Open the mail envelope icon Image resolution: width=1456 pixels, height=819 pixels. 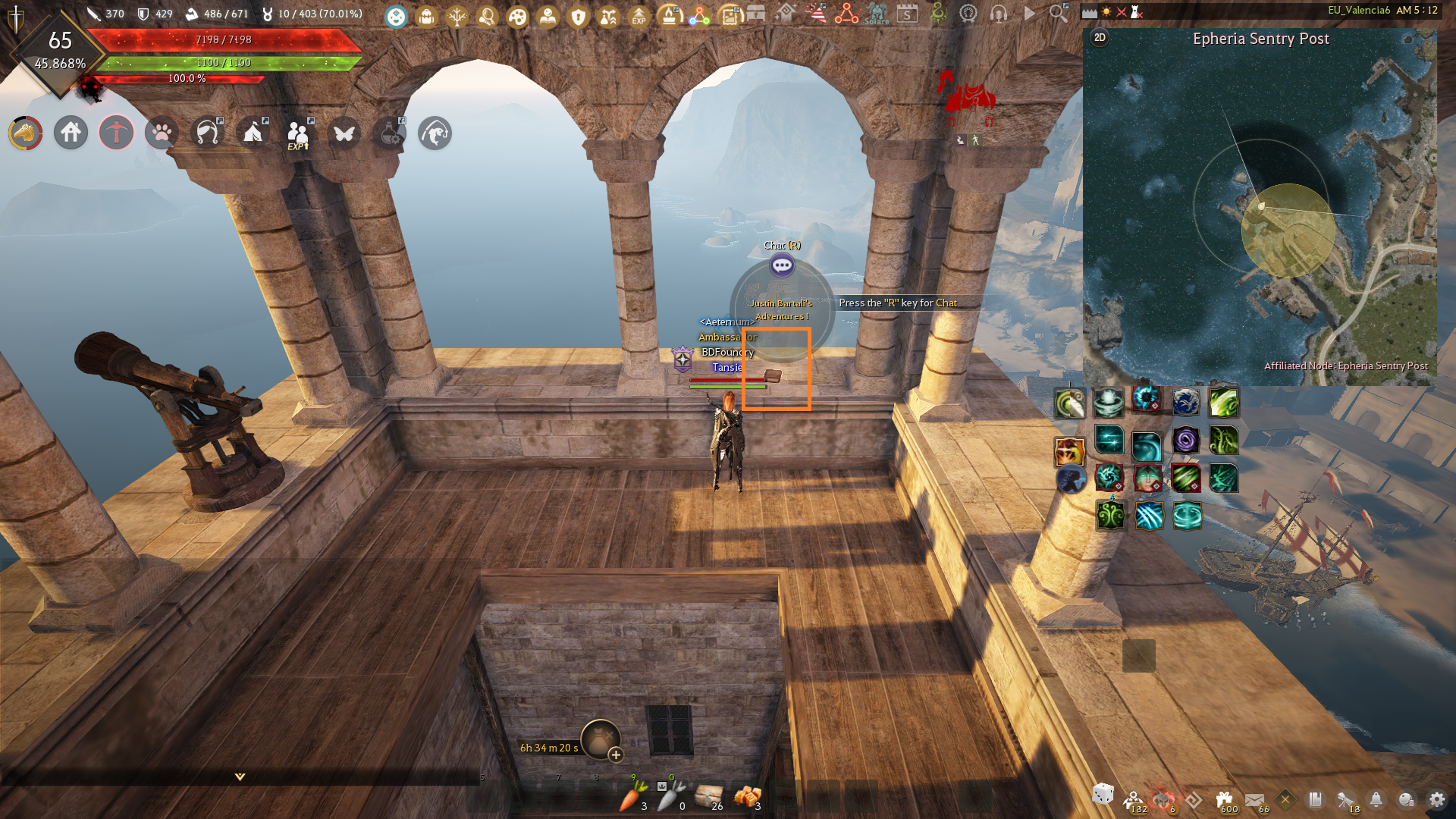coord(1254,799)
